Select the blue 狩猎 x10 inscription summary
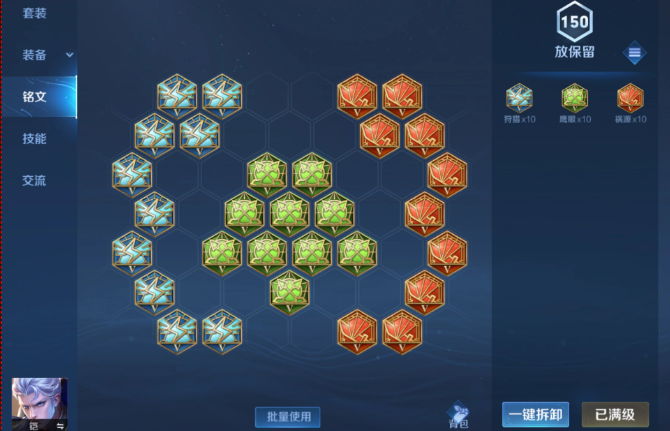Image resolution: width=670 pixels, height=431 pixels. (519, 99)
